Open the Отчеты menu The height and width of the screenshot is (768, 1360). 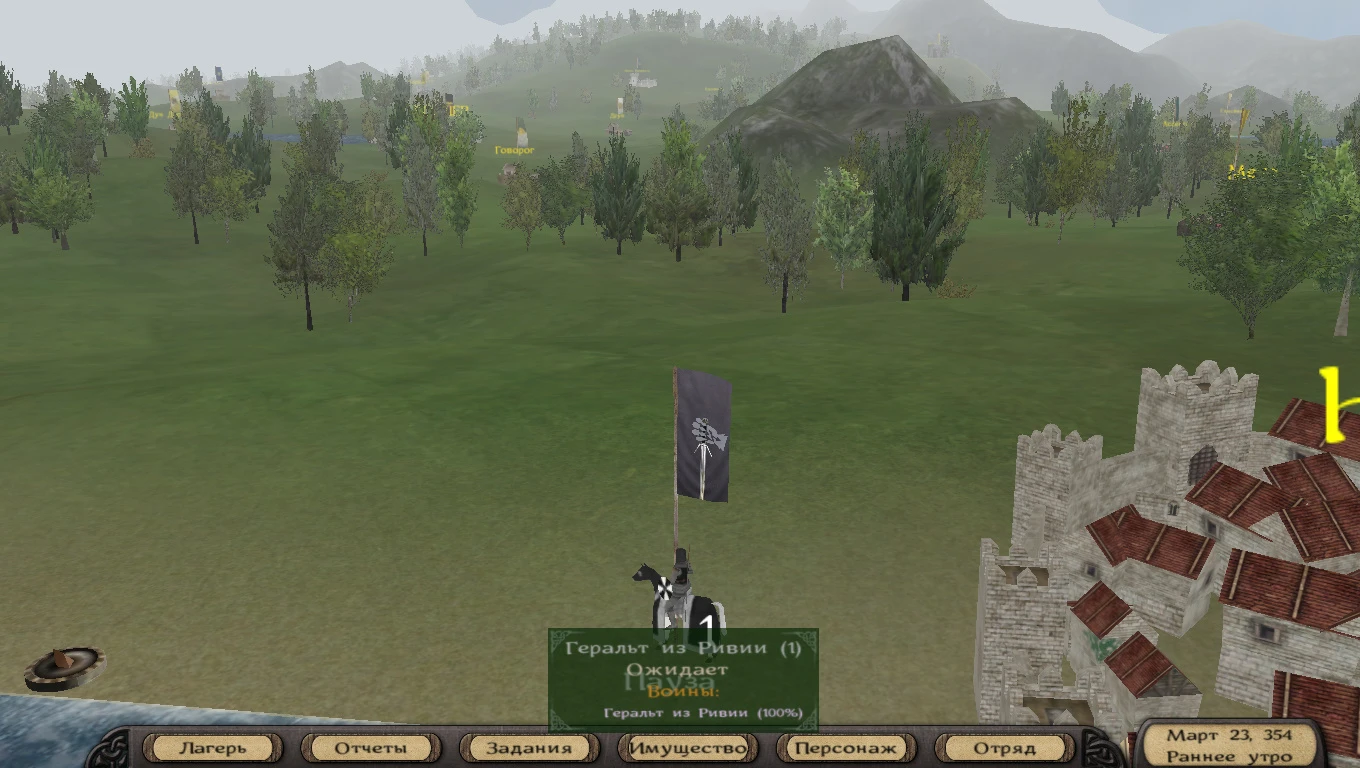point(371,747)
